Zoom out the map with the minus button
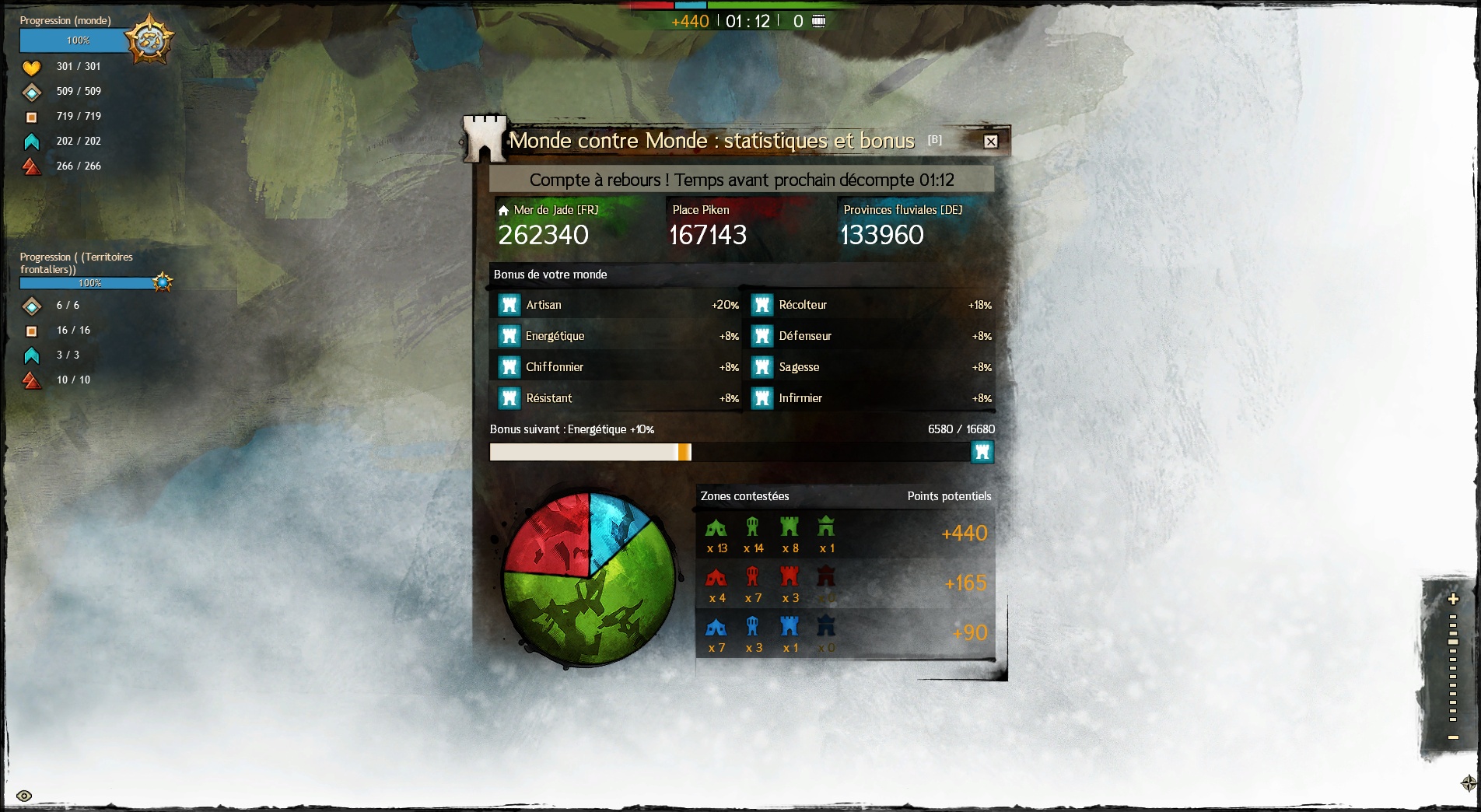The height and width of the screenshot is (812, 1481). coord(1452,737)
